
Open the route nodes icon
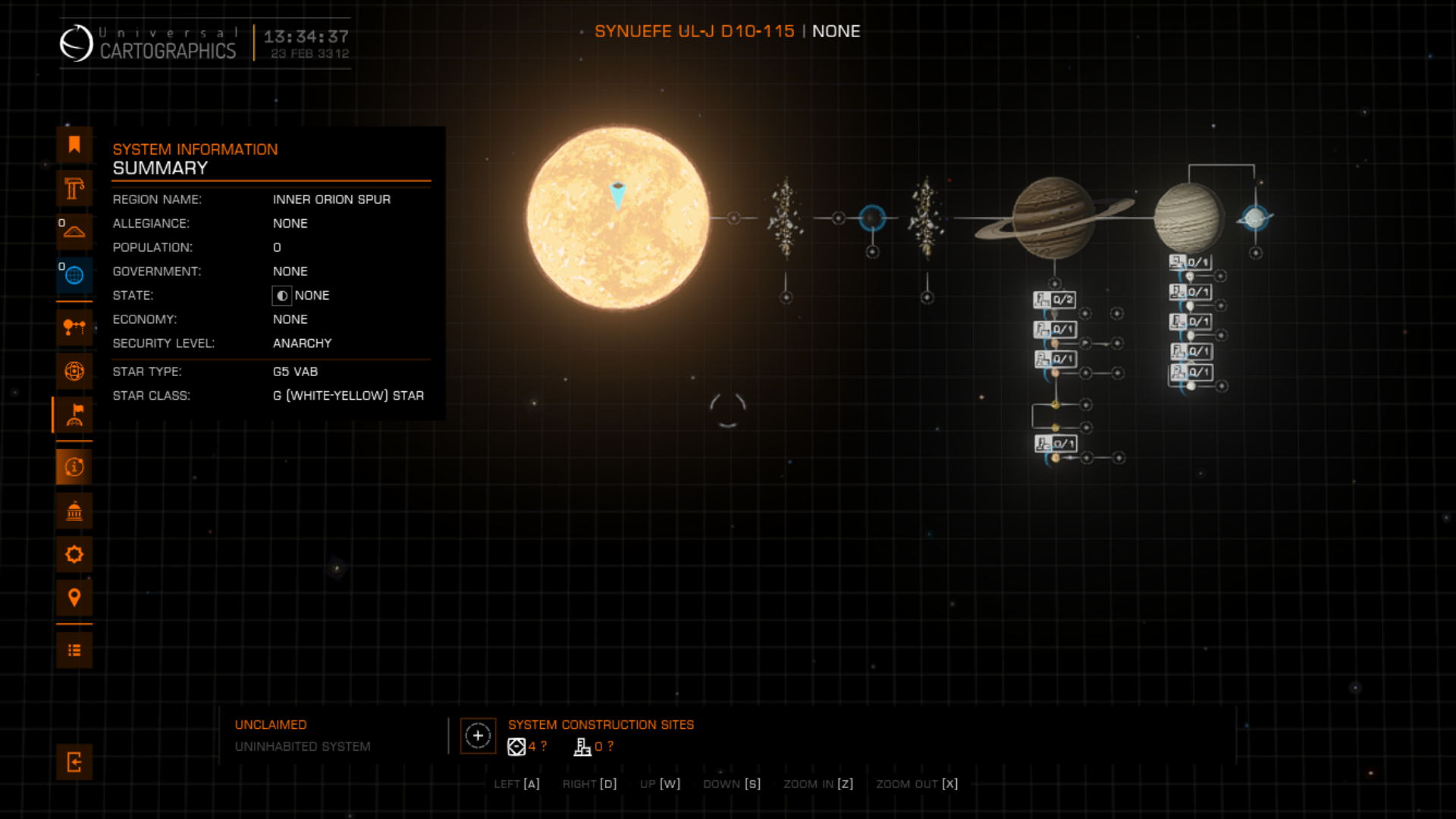point(74,328)
